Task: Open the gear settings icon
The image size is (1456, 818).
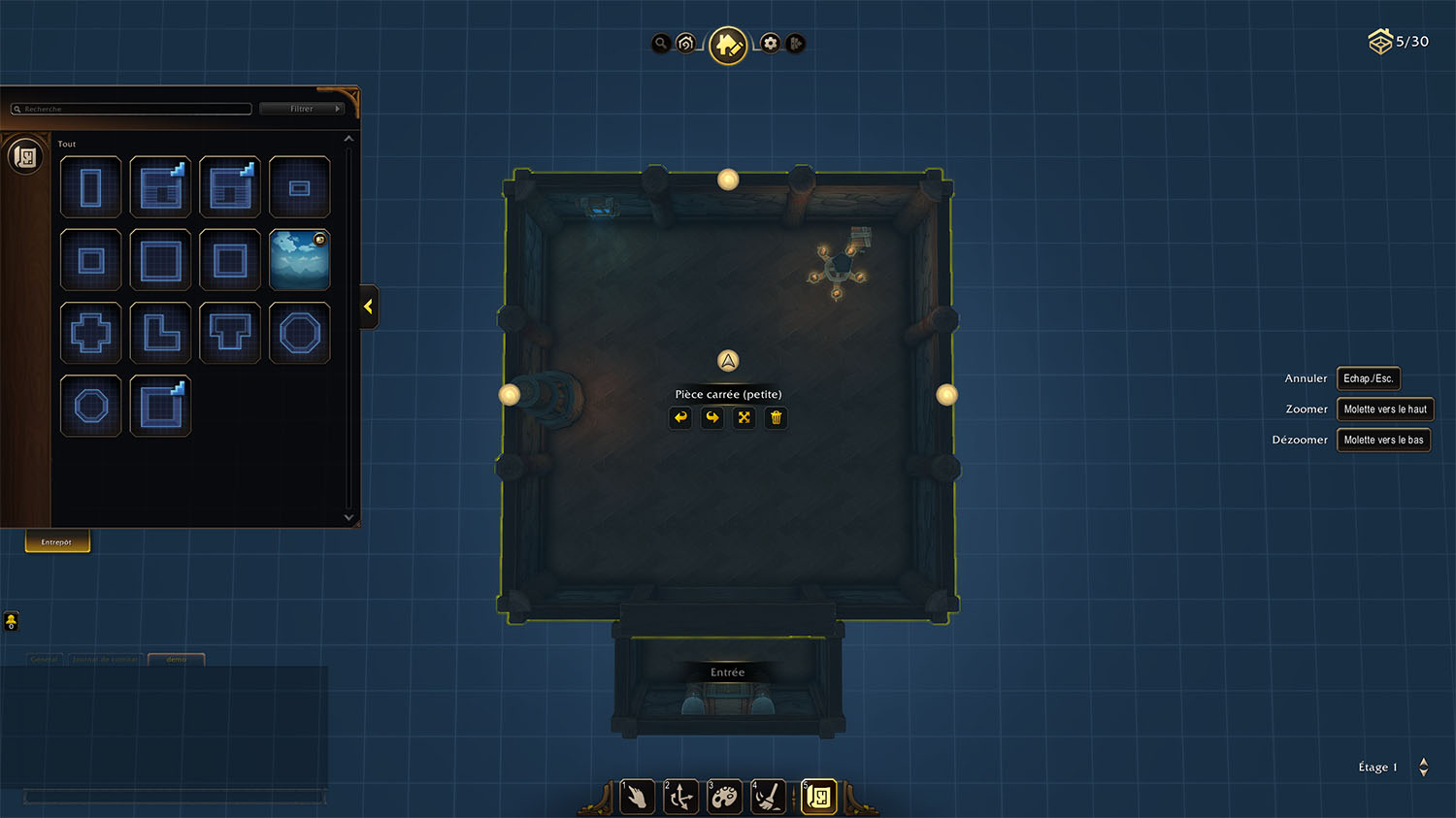Action: [x=770, y=43]
